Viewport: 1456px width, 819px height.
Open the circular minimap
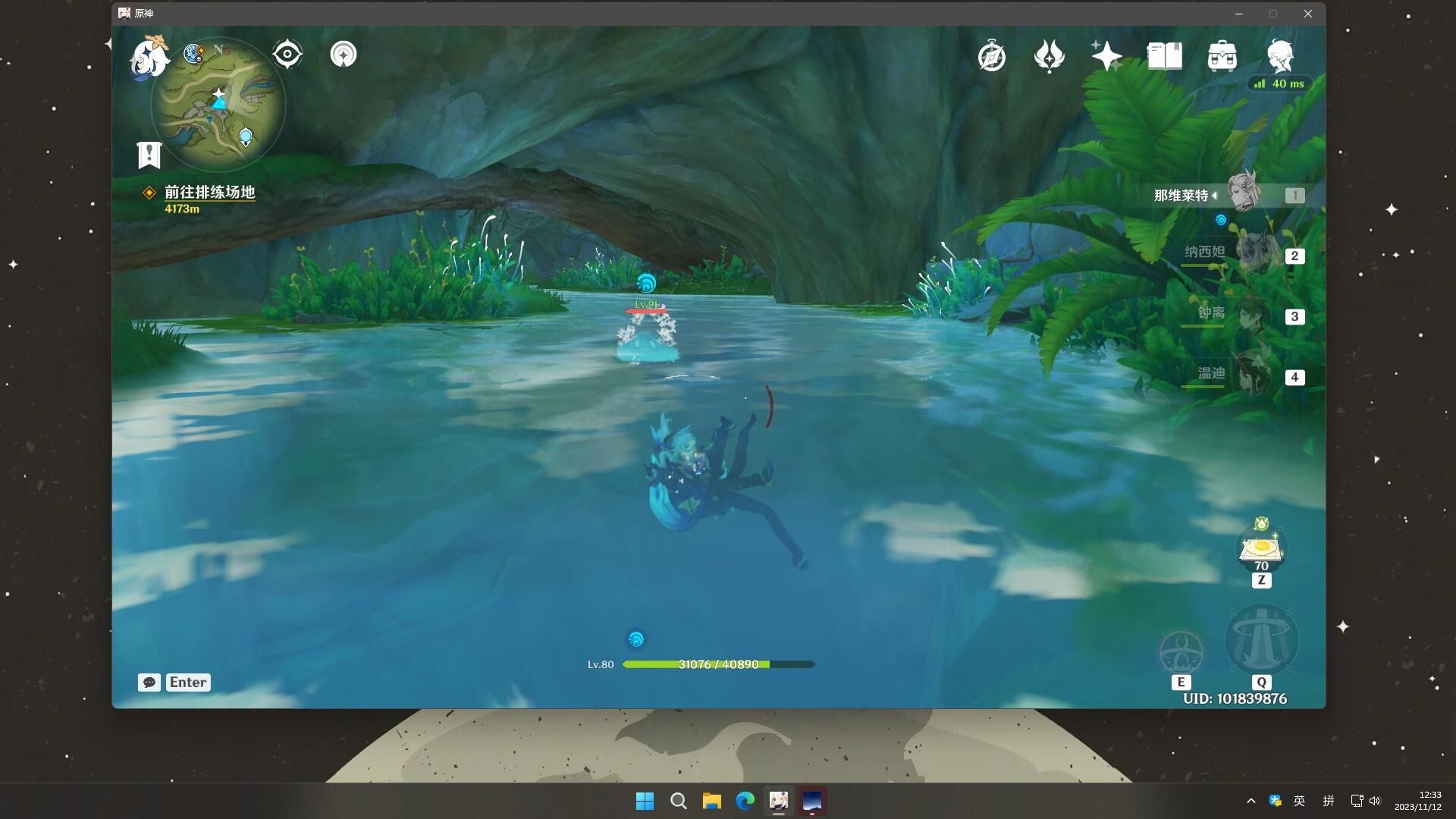[x=218, y=105]
